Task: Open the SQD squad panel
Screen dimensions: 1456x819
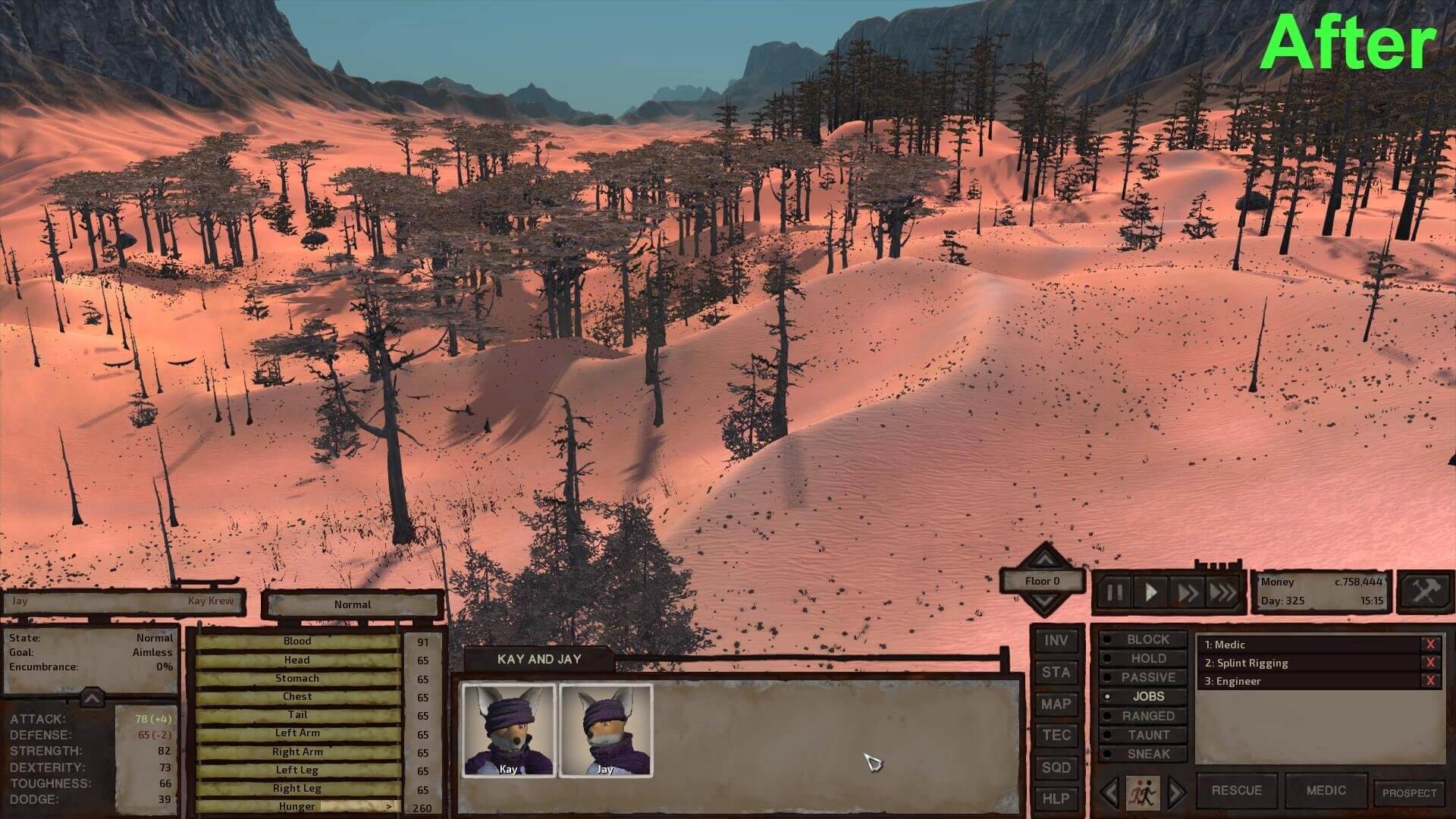Action: [x=1056, y=767]
